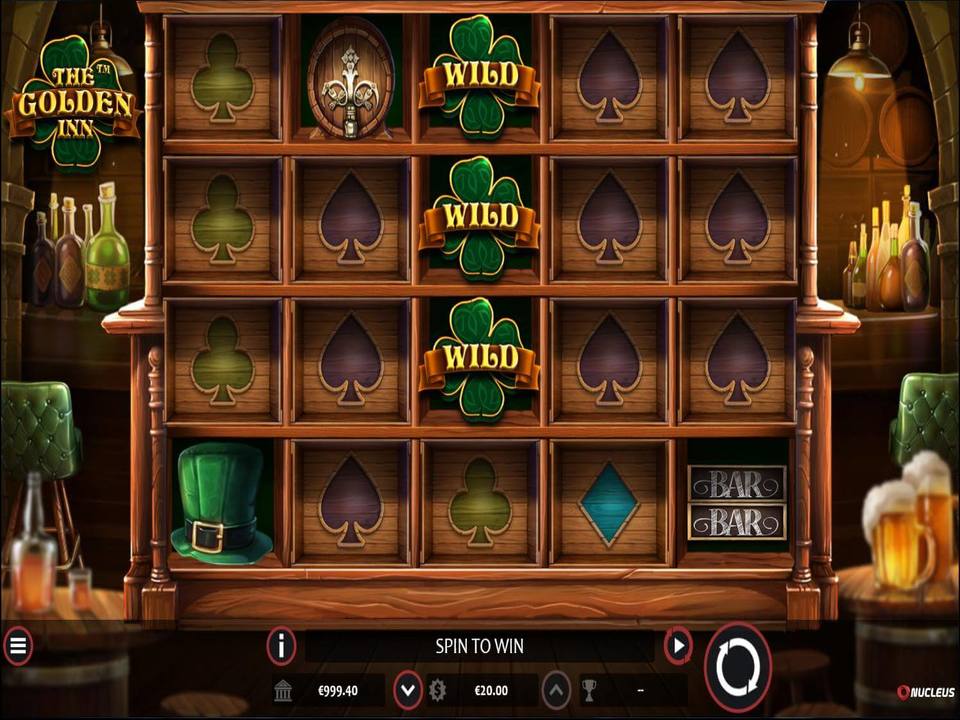The image size is (960, 720).
Task: Open the hamburger menu
Action: 17,646
